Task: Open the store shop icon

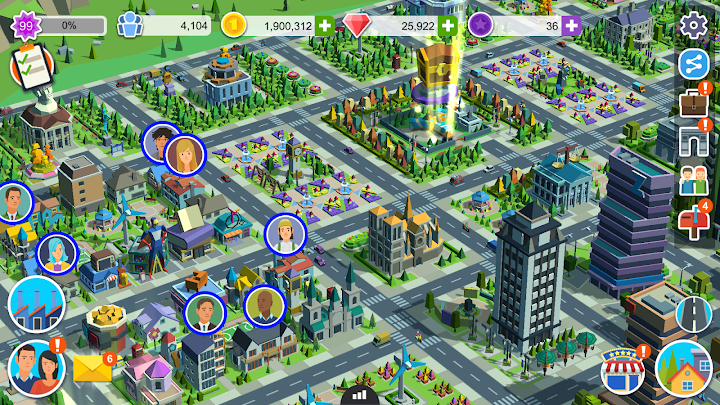Action: point(622,373)
